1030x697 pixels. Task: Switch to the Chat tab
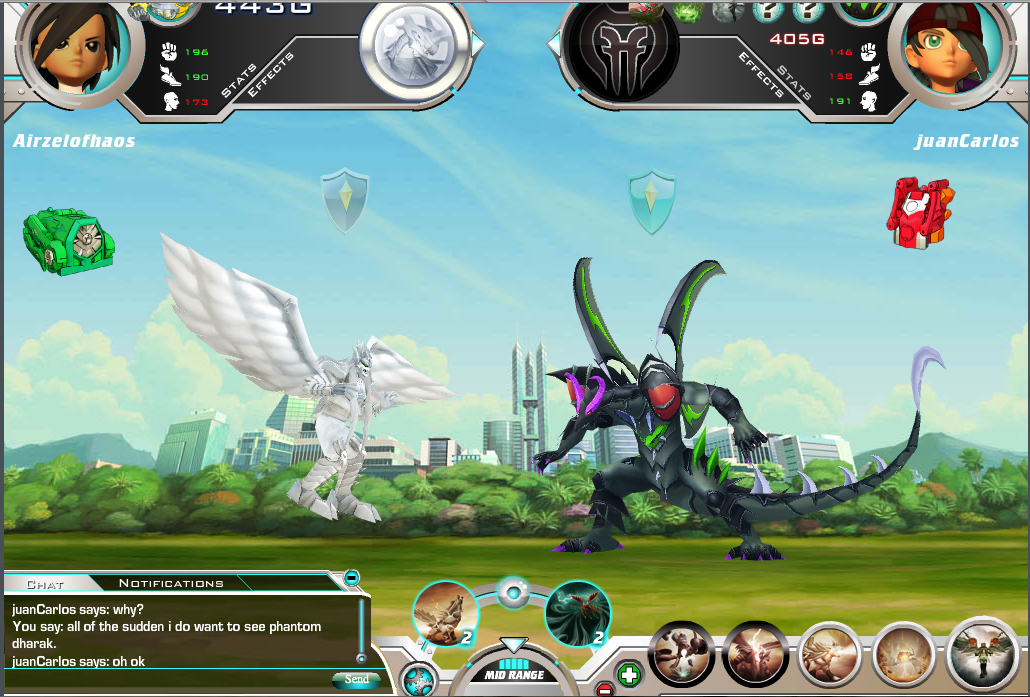point(45,583)
